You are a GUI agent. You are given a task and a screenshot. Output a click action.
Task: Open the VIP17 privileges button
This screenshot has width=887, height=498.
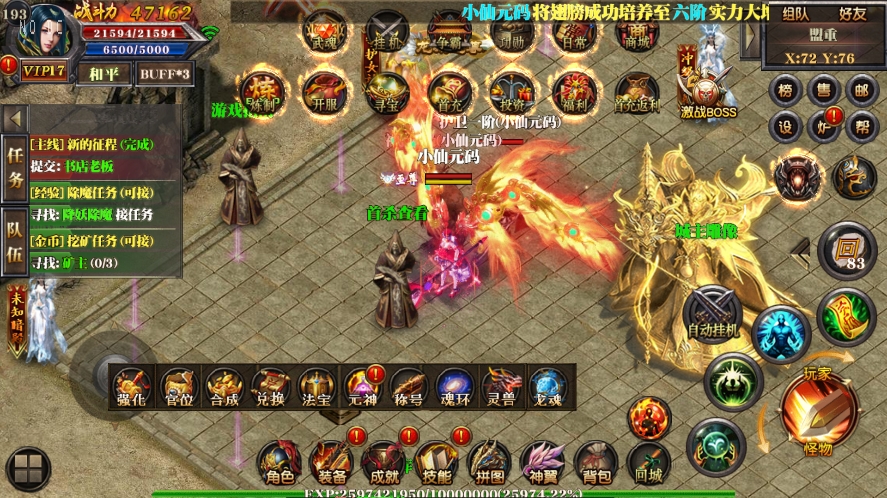[44, 72]
